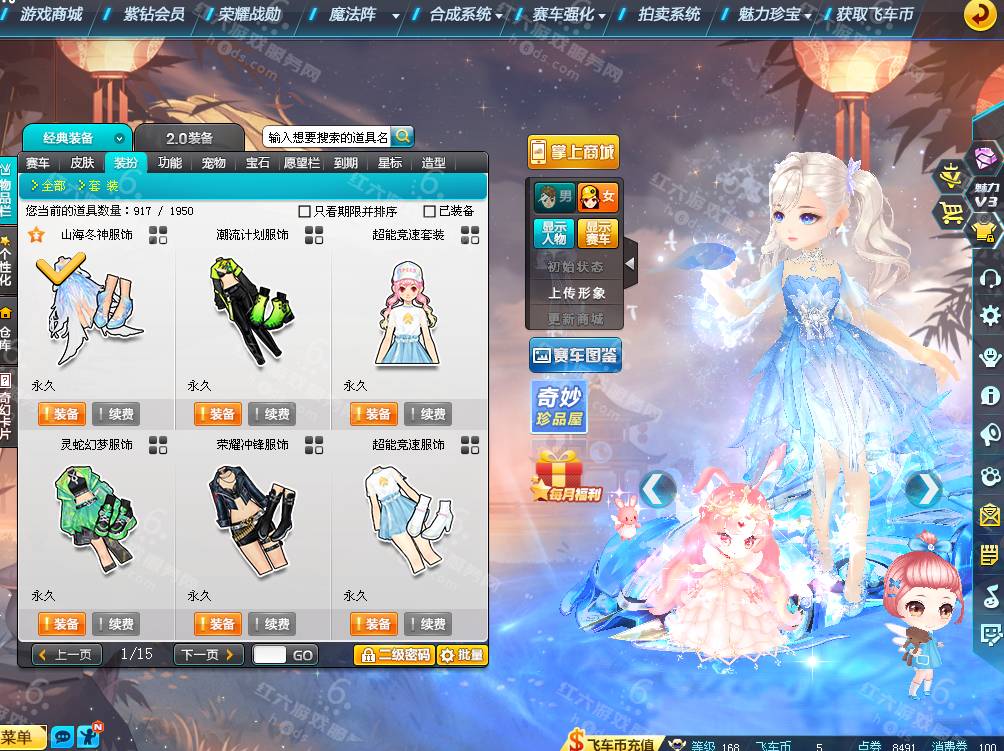The width and height of the screenshot is (1004, 751).
Task: Open the 拍卖系统 auction menu
Action: (670, 15)
